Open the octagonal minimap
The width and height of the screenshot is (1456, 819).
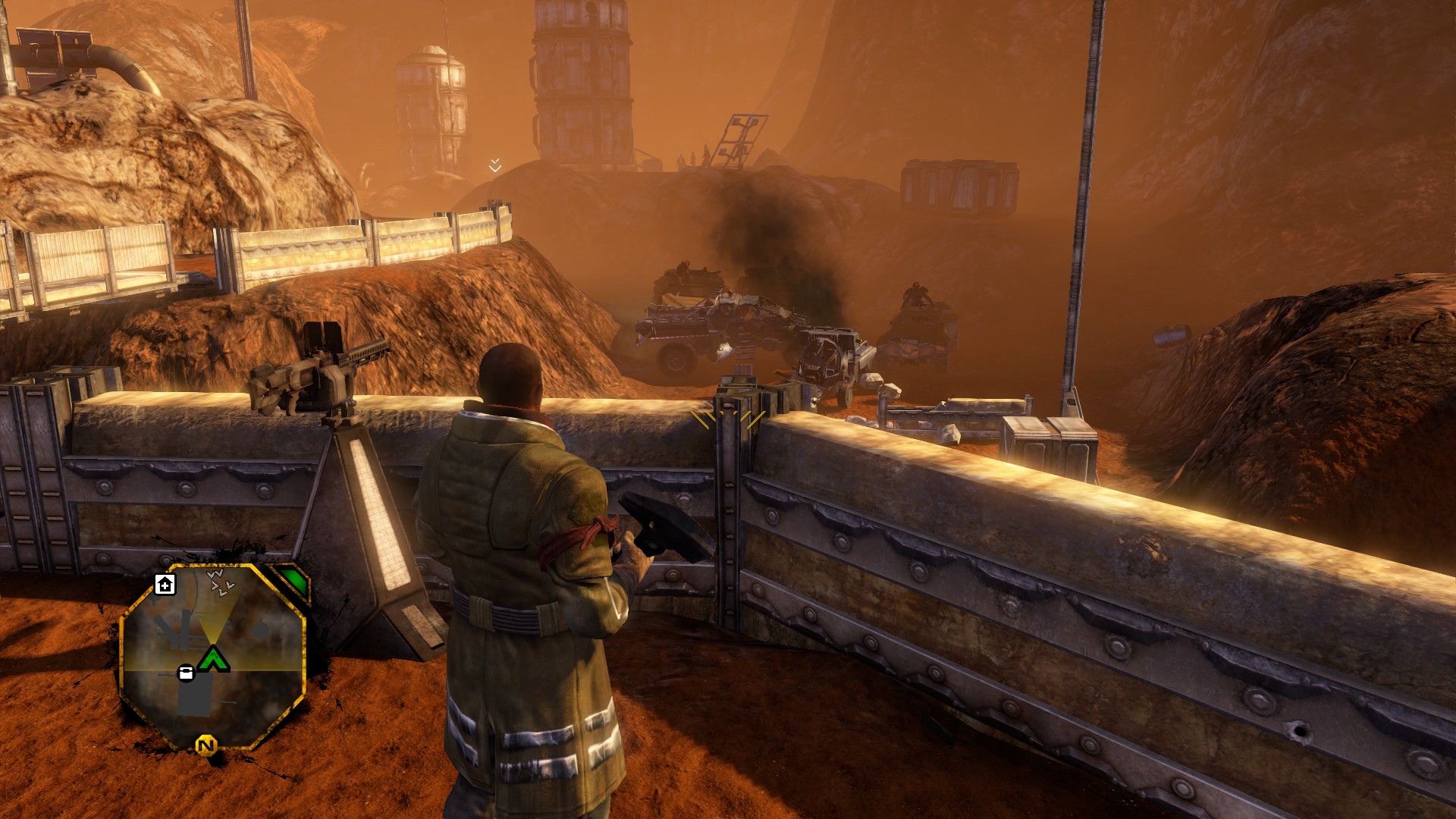212,656
